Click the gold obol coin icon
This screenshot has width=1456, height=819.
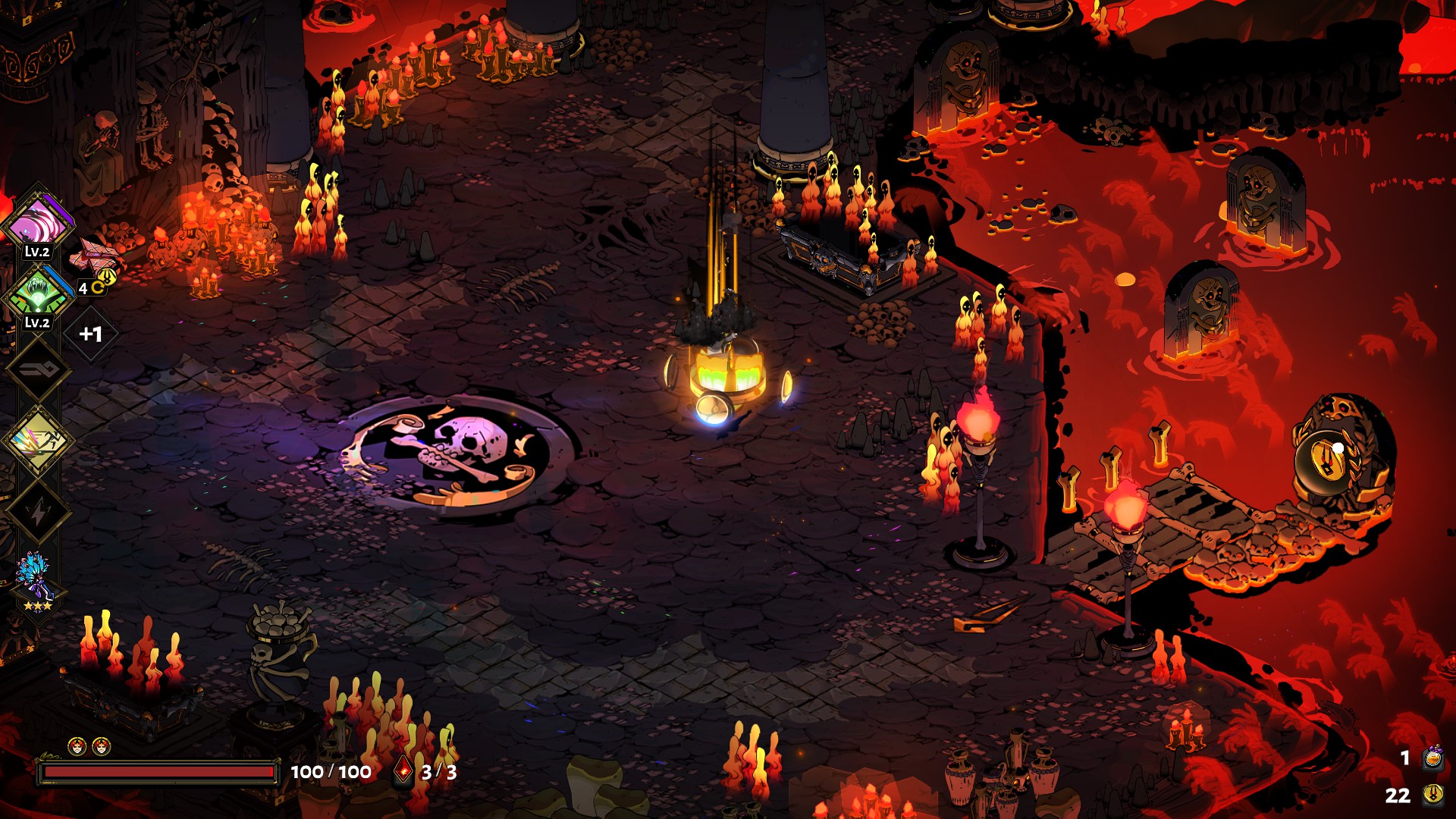1432,795
